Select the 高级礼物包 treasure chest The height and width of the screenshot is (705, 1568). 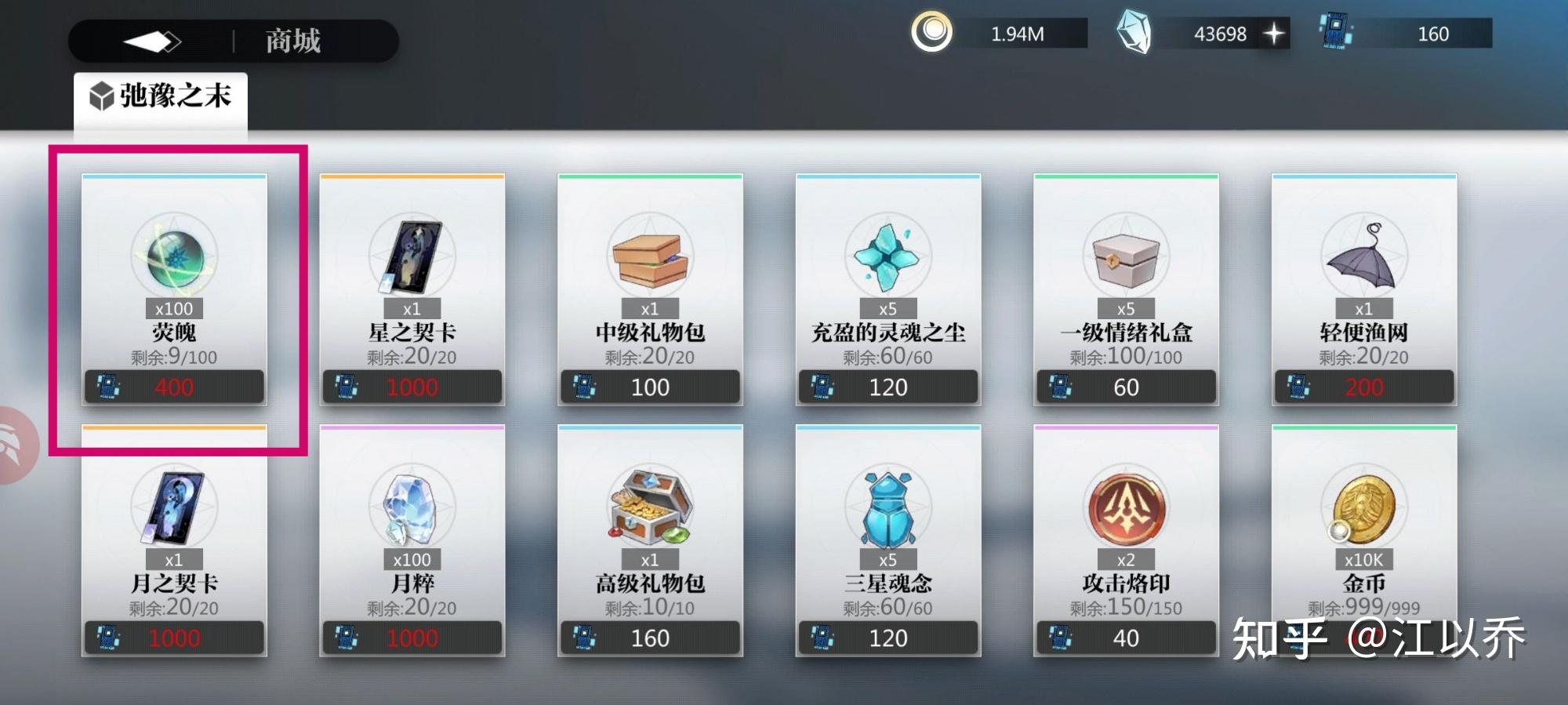click(650, 541)
